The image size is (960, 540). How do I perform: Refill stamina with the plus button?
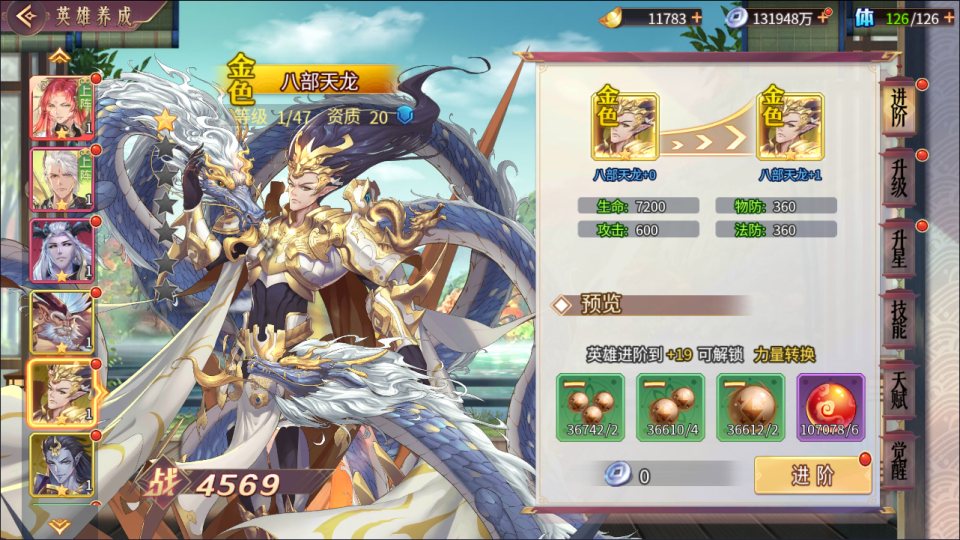[948, 17]
